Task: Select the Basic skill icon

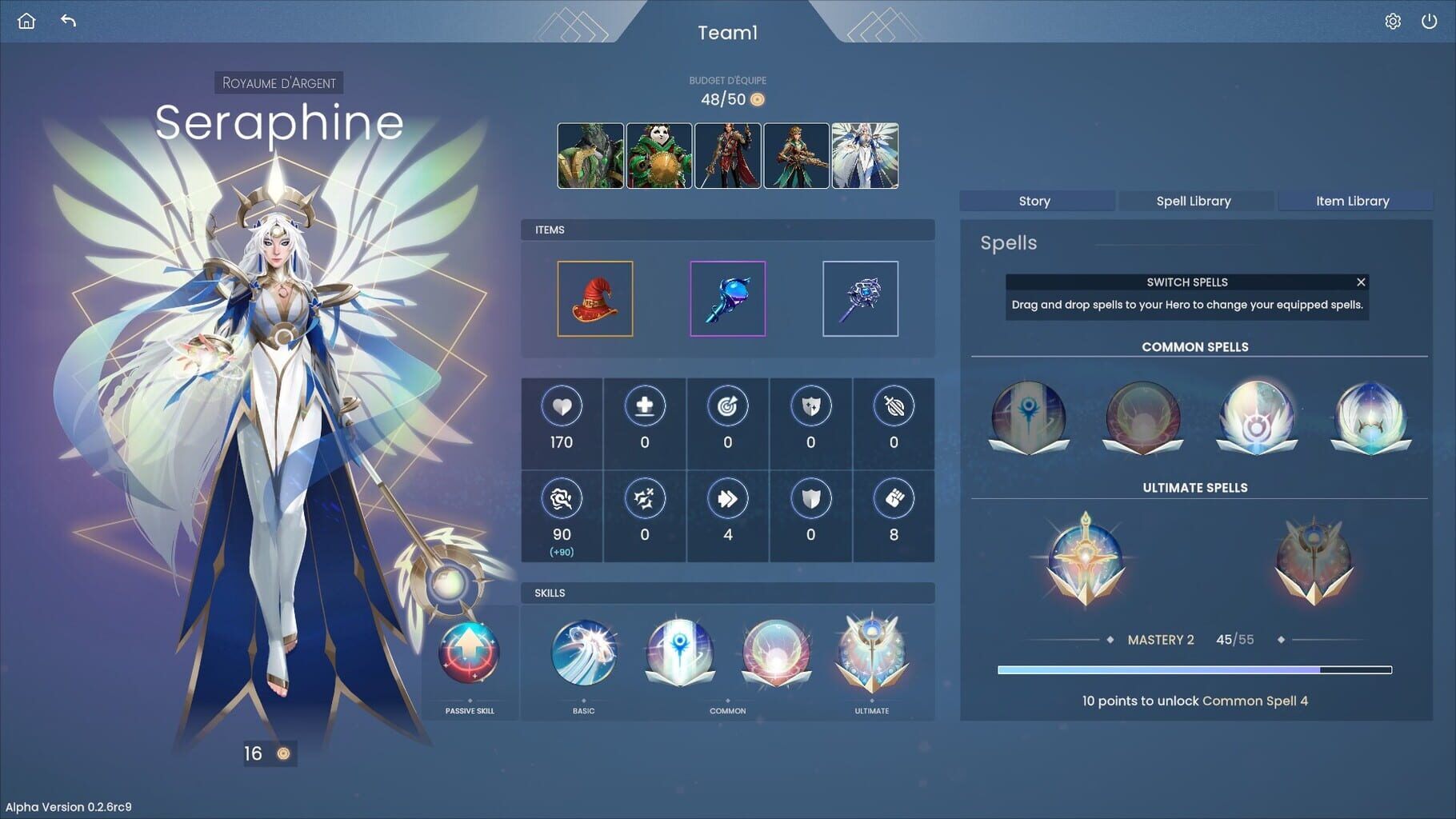Action: [x=583, y=656]
